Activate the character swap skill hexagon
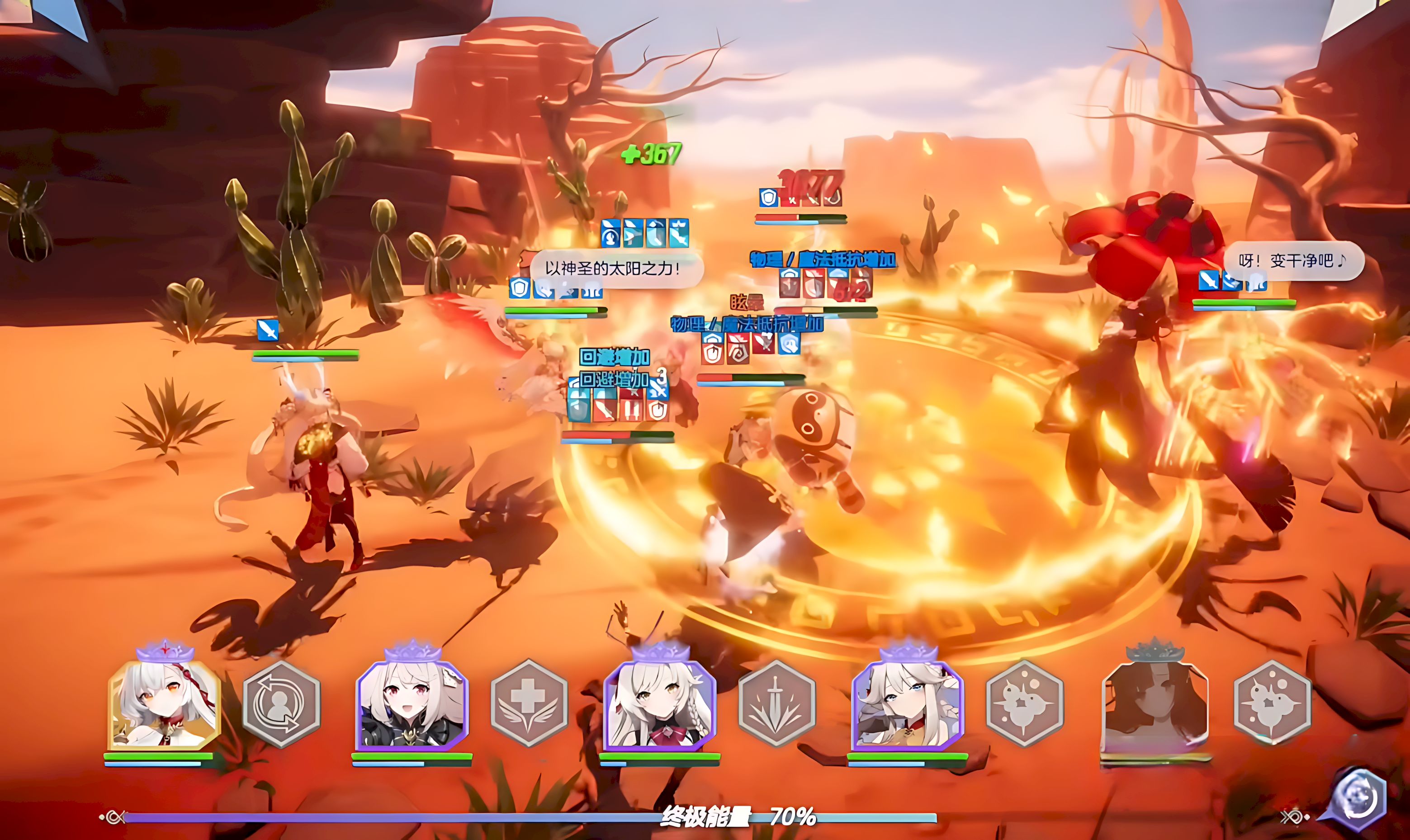1410x840 pixels. (x=281, y=703)
